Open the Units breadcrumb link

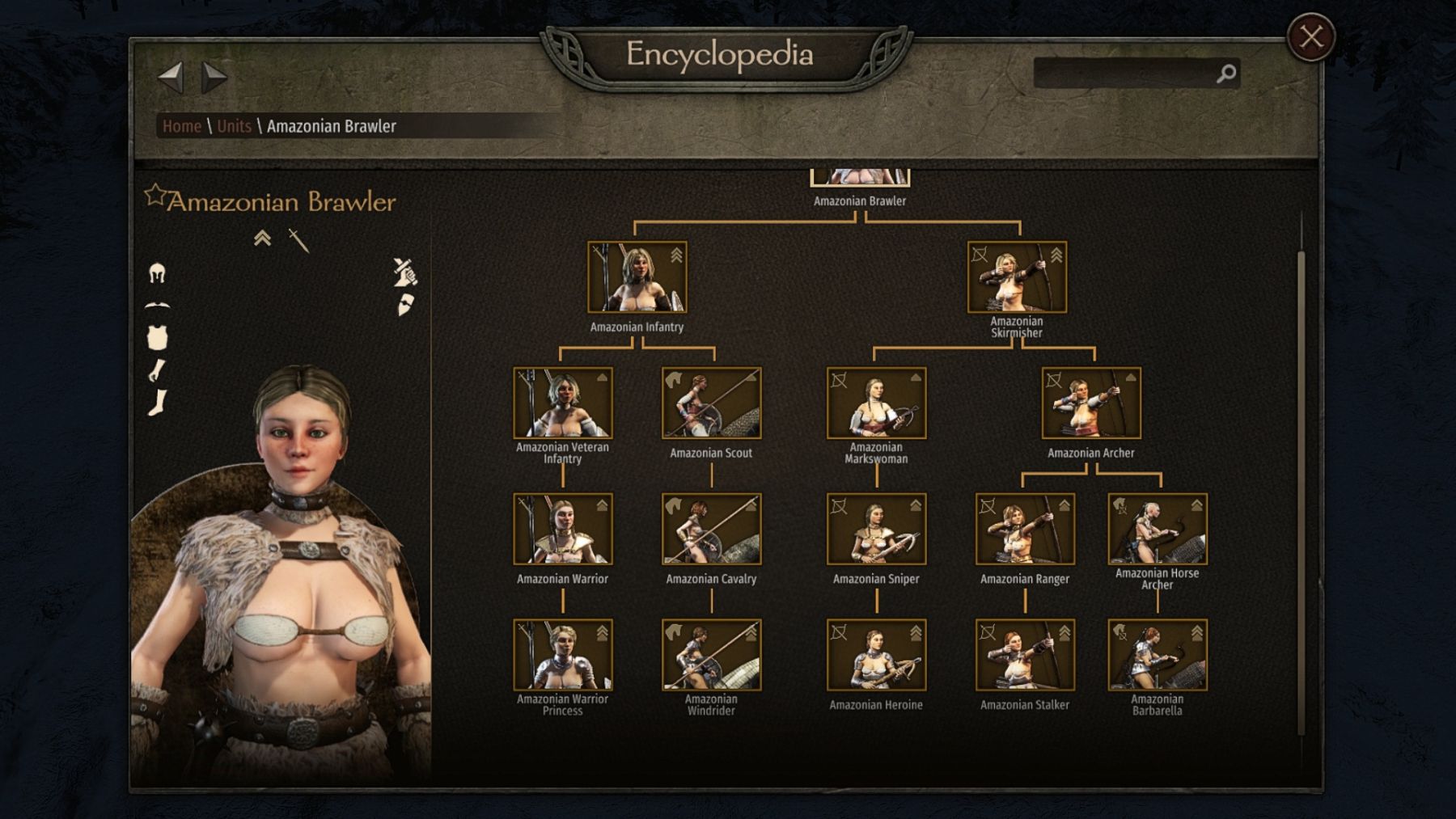click(234, 126)
